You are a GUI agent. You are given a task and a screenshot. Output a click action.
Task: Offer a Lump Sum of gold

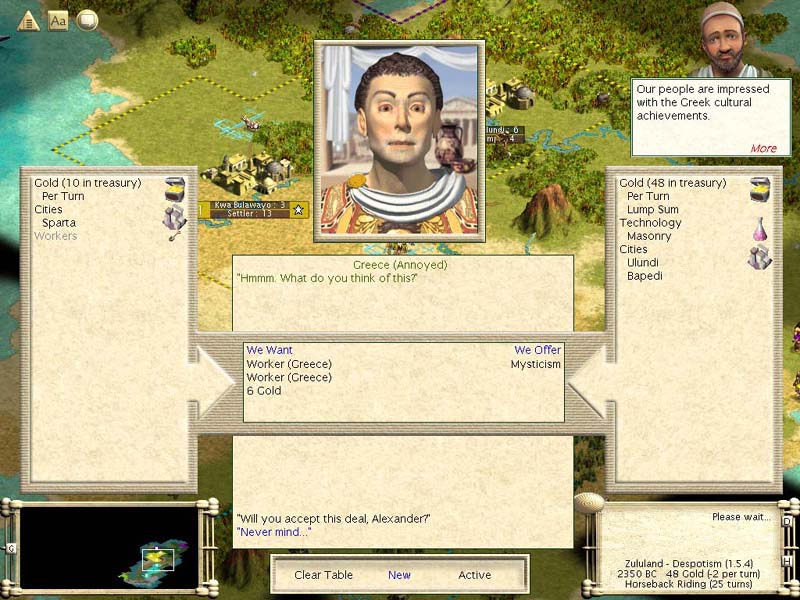pyautogui.click(x=652, y=210)
